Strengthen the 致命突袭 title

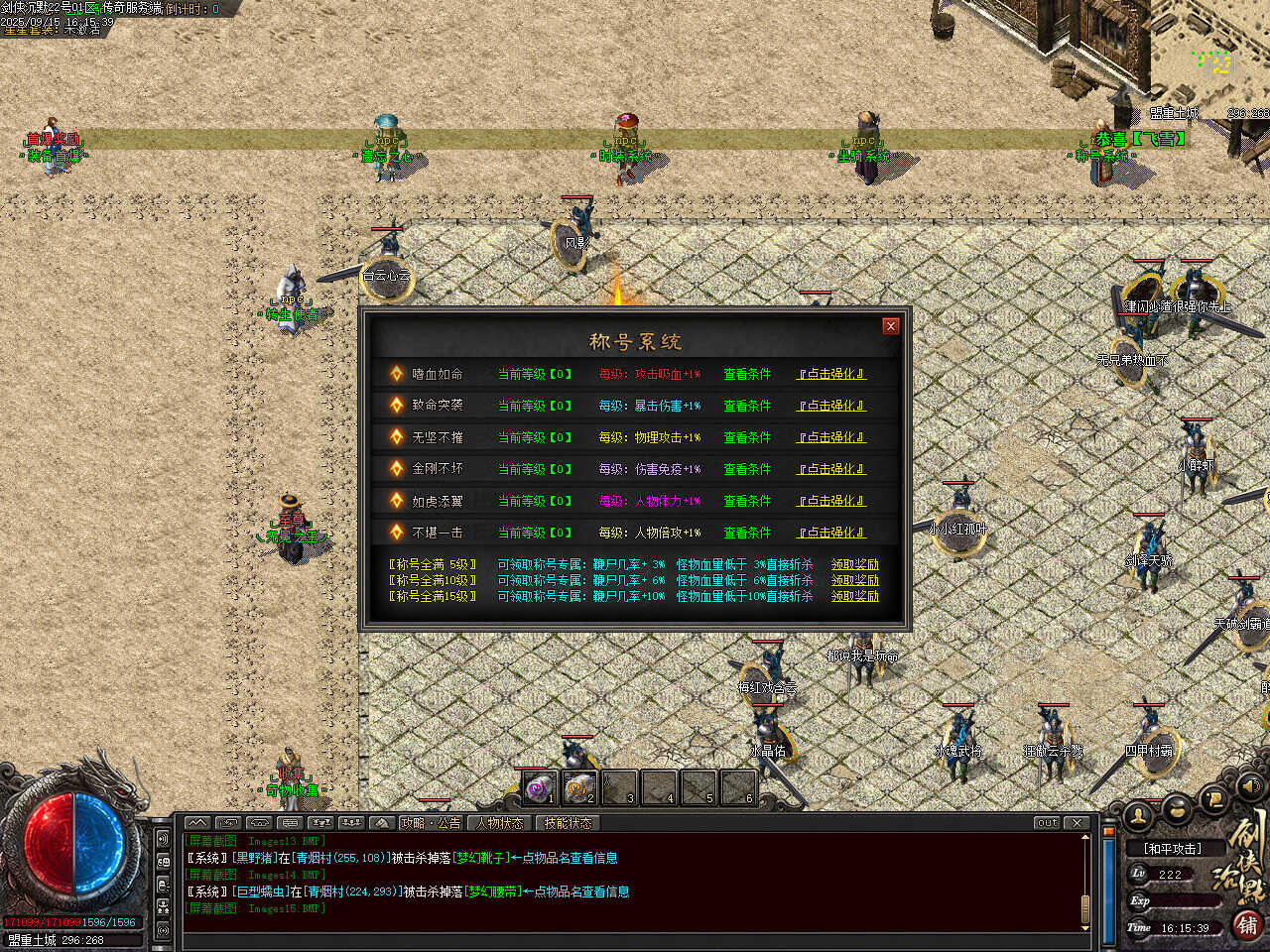[x=831, y=406]
